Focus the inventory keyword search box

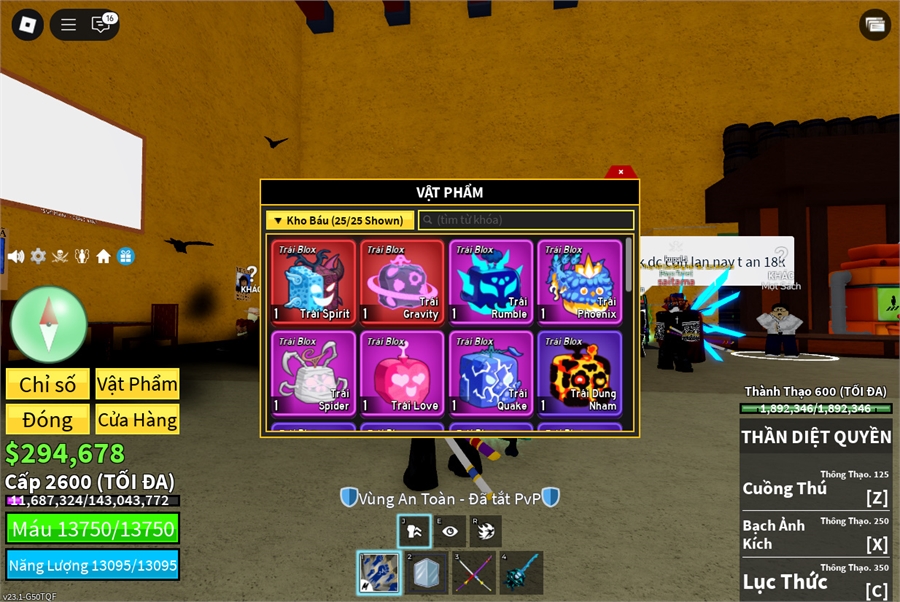(x=525, y=220)
